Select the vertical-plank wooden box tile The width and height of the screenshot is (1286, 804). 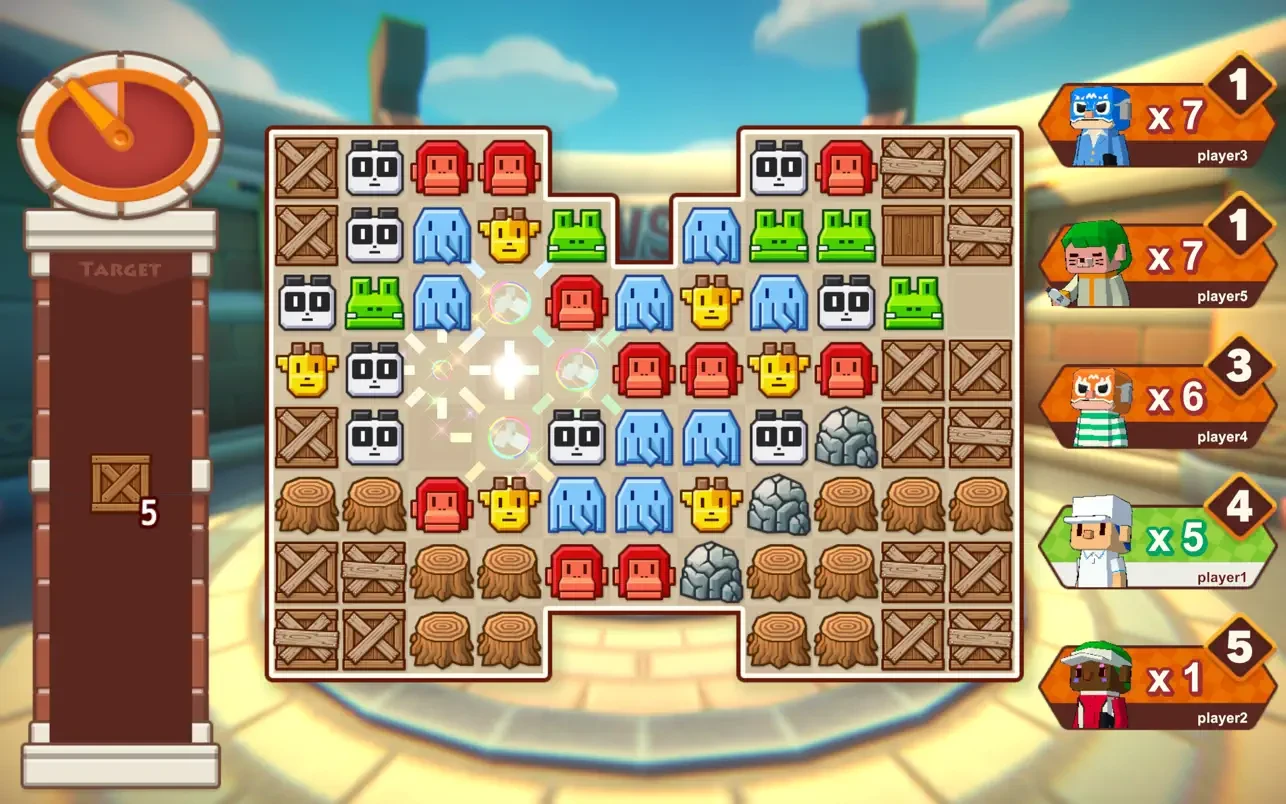pos(912,236)
